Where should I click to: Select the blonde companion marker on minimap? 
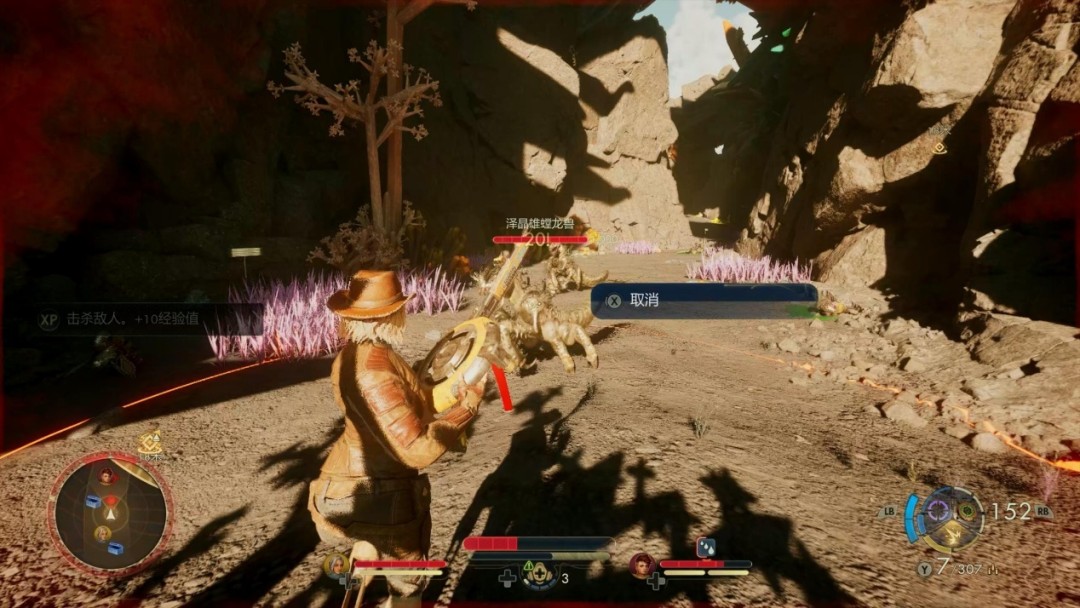pyautogui.click(x=102, y=533)
